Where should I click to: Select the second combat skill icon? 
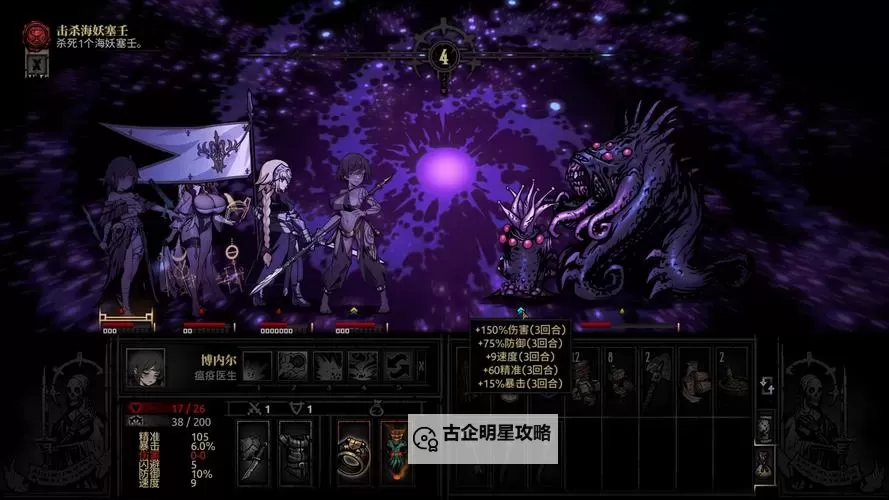292,367
